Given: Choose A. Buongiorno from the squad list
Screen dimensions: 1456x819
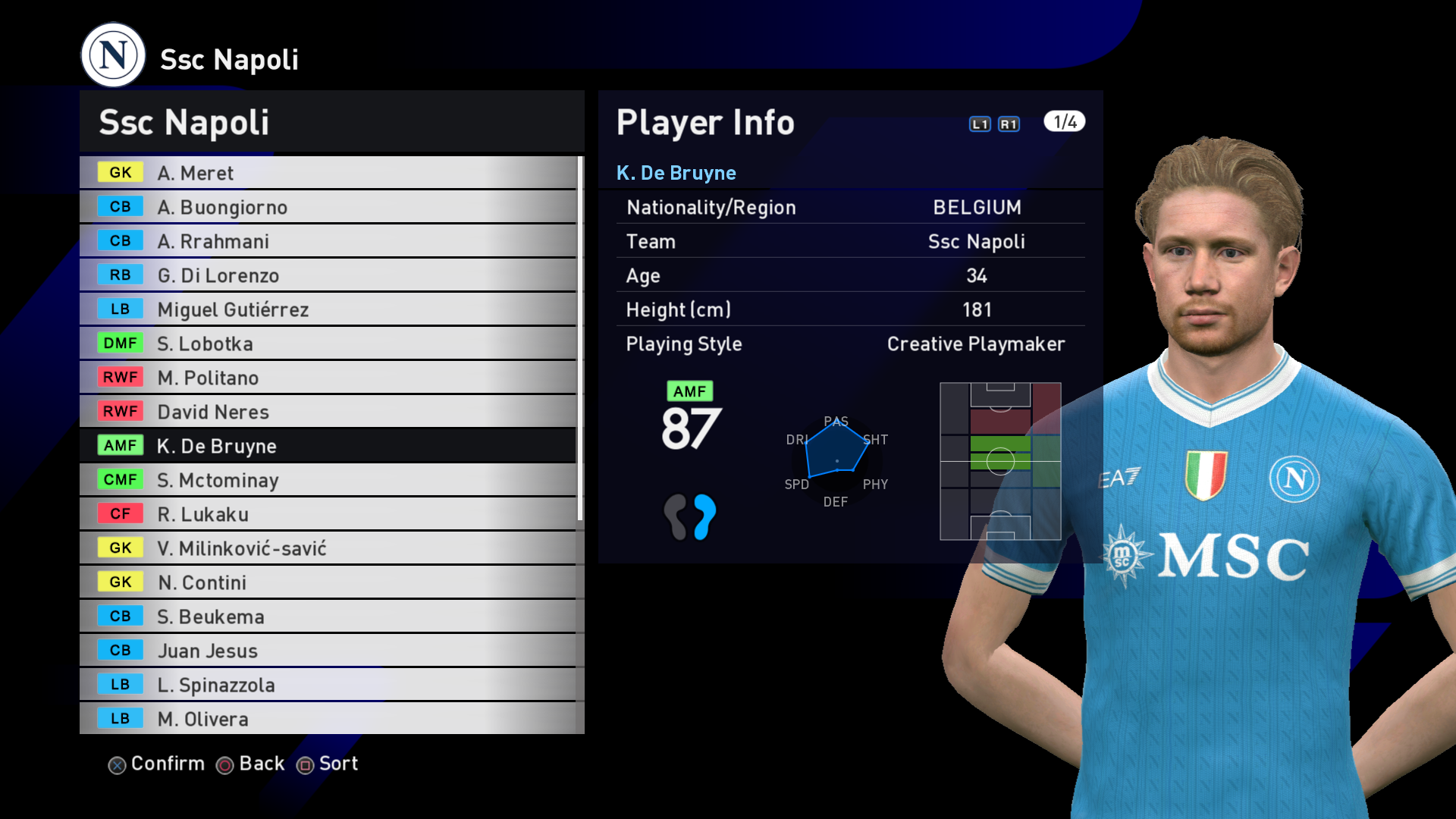Looking at the screenshot, I should 328,207.
